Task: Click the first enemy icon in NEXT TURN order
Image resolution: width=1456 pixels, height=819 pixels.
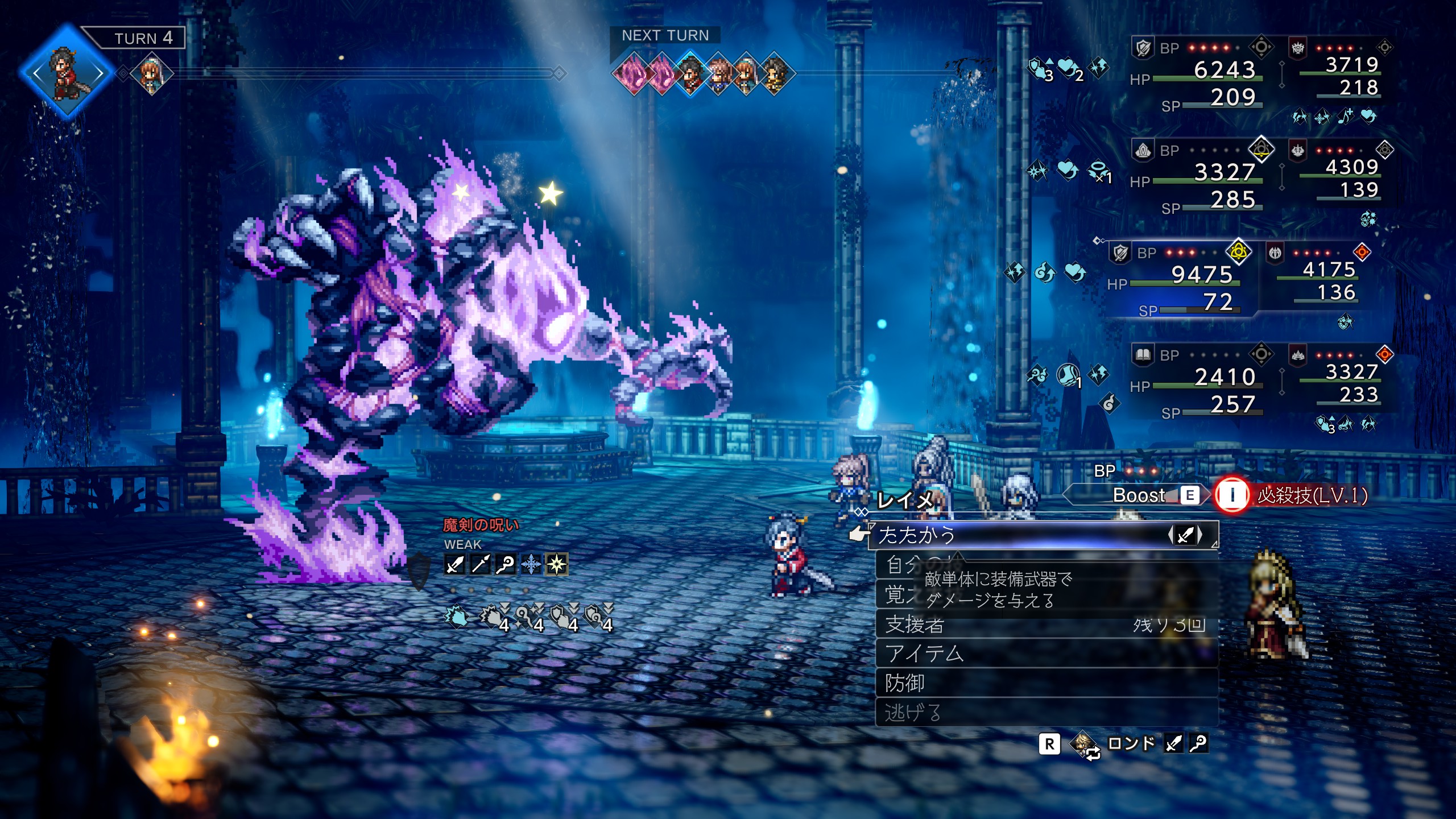Action: tap(632, 74)
